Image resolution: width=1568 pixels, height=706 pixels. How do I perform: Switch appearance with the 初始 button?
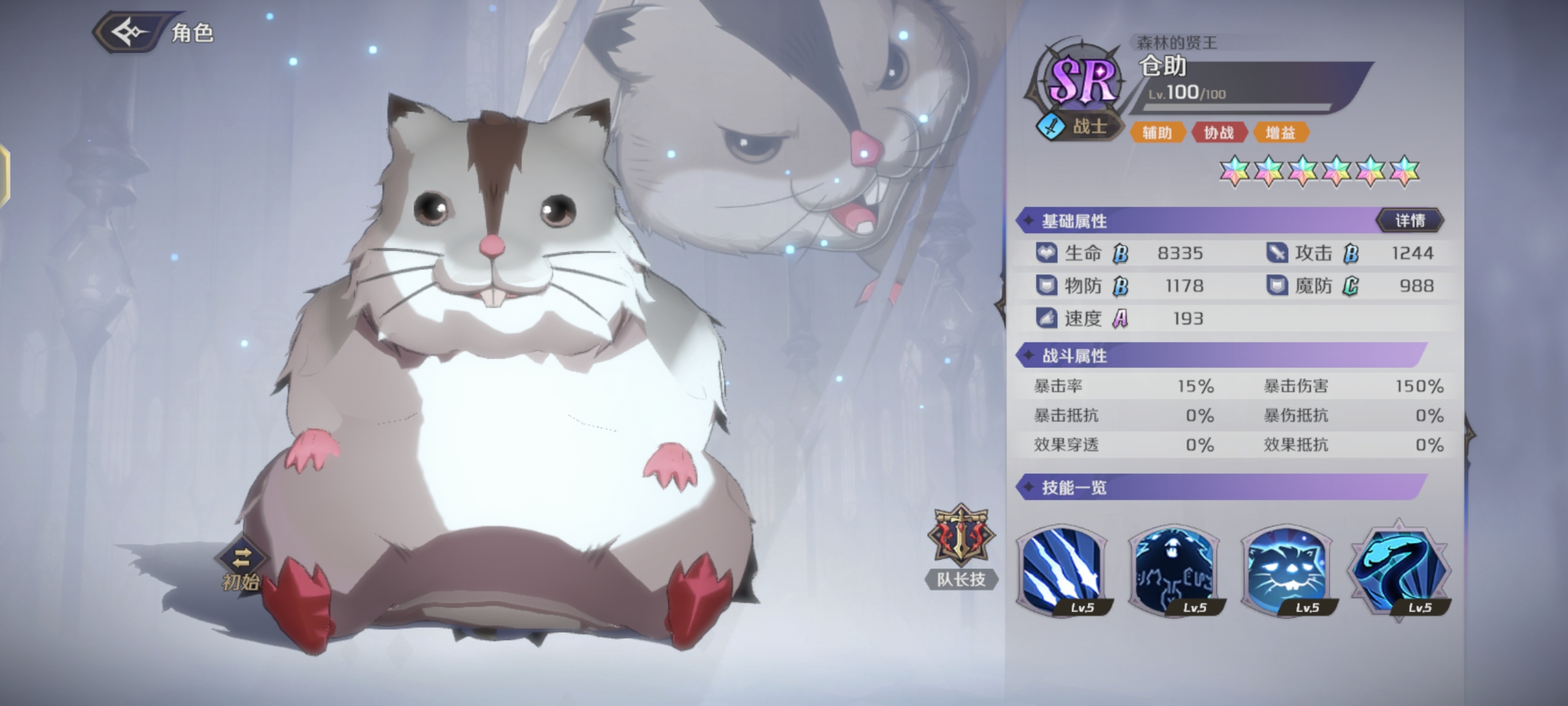(x=241, y=566)
